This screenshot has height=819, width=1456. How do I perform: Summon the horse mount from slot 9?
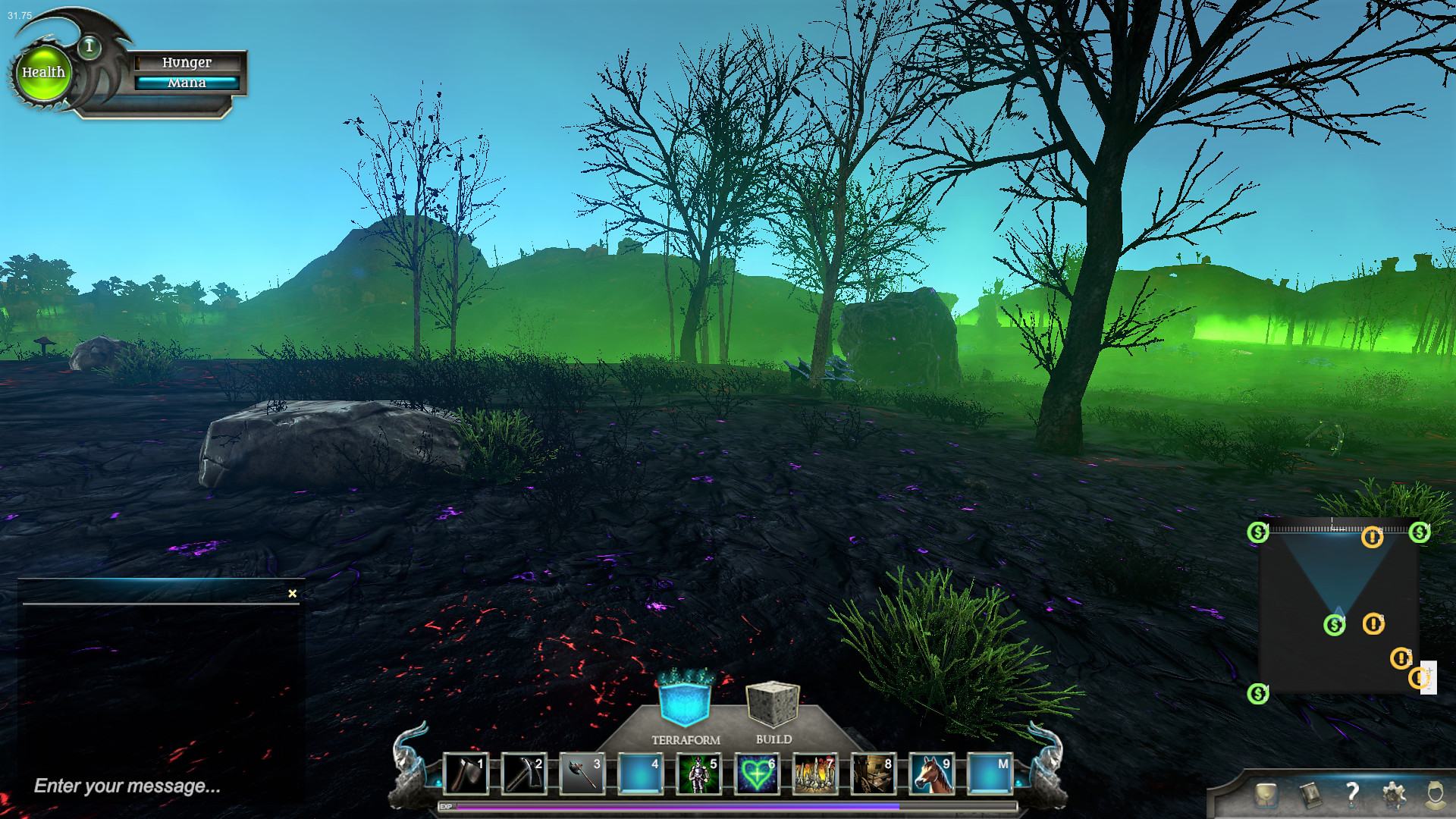click(932, 774)
